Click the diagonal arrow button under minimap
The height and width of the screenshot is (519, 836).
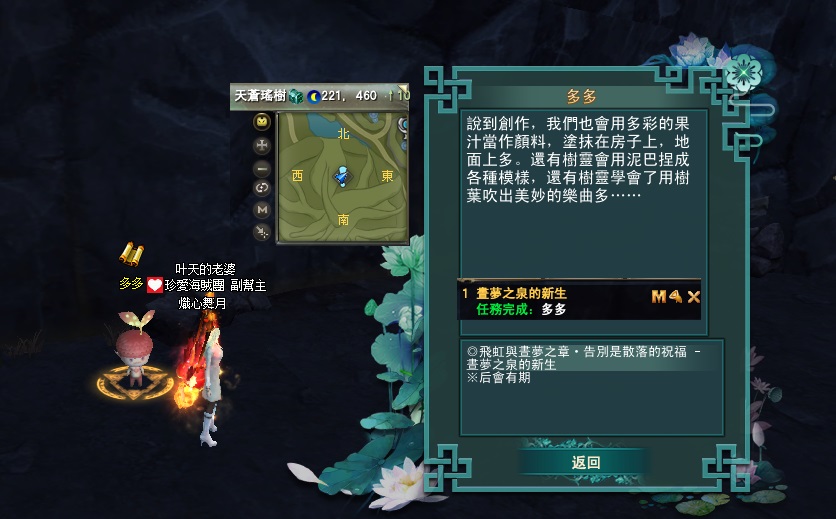(x=262, y=231)
